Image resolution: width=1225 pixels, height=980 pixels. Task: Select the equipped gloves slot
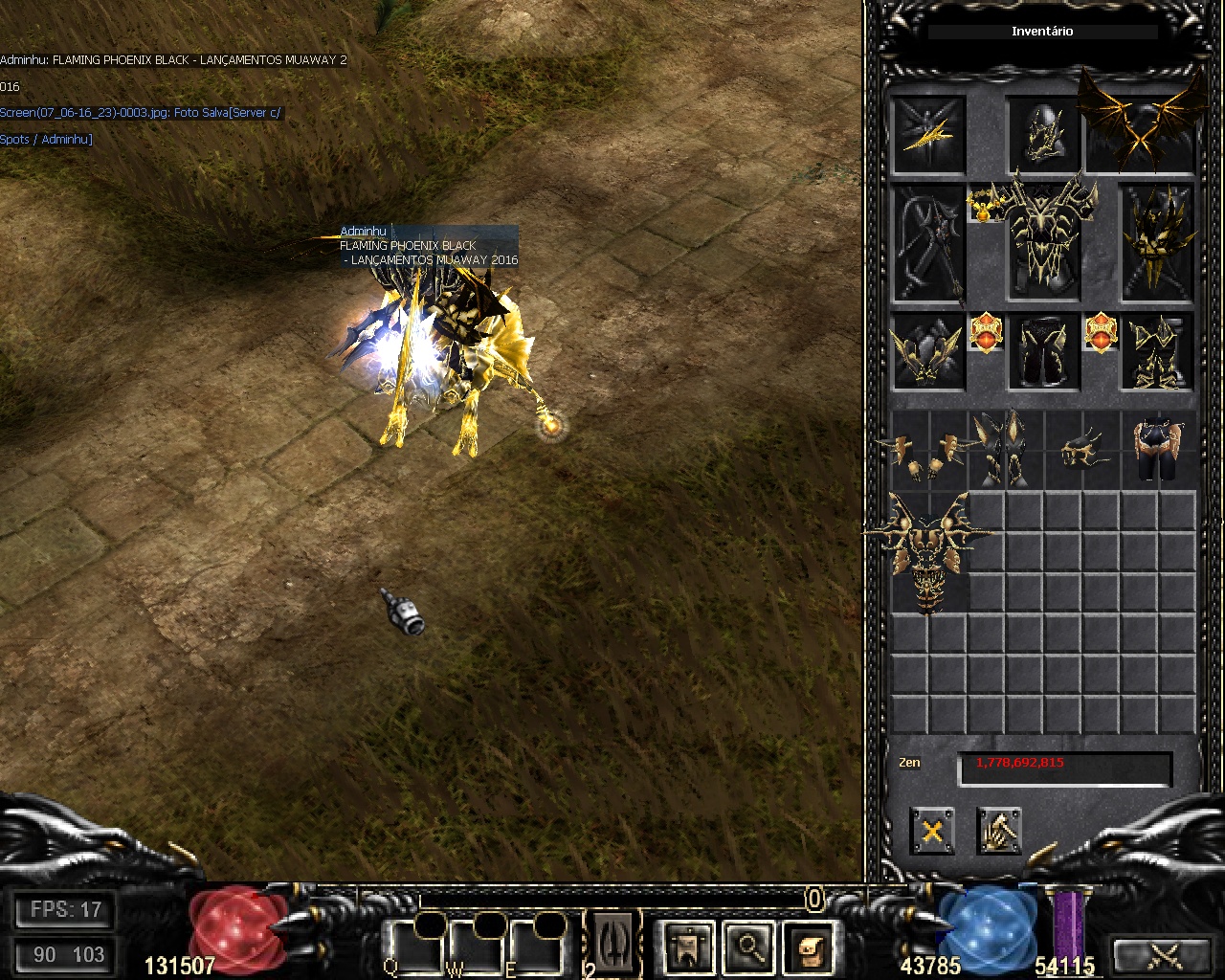coord(927,352)
